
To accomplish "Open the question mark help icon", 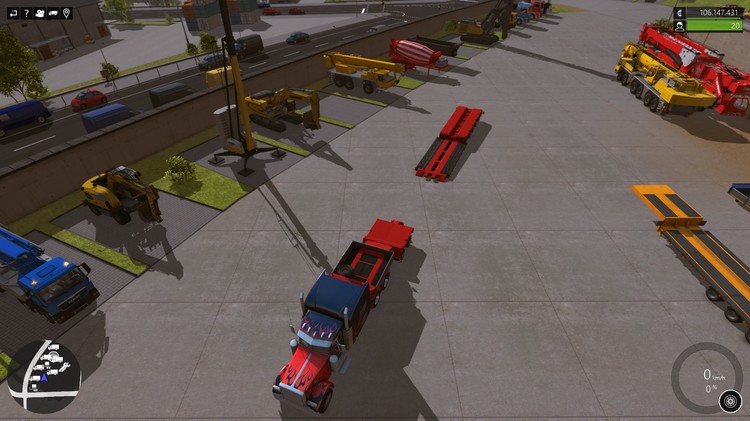I will point(26,13).
